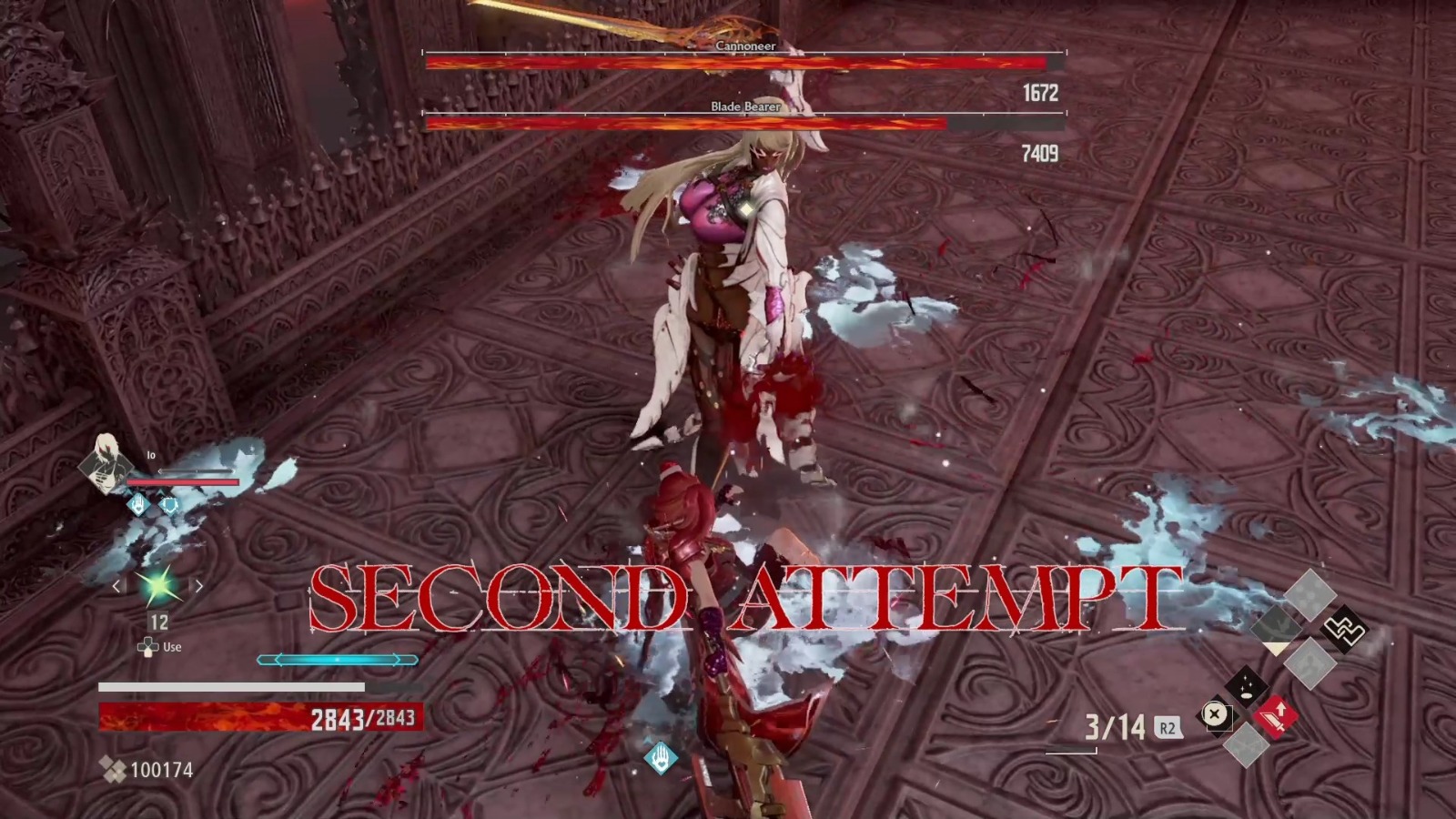Select the glowing green star regeneration item
The image size is (1456, 819).
(157, 585)
